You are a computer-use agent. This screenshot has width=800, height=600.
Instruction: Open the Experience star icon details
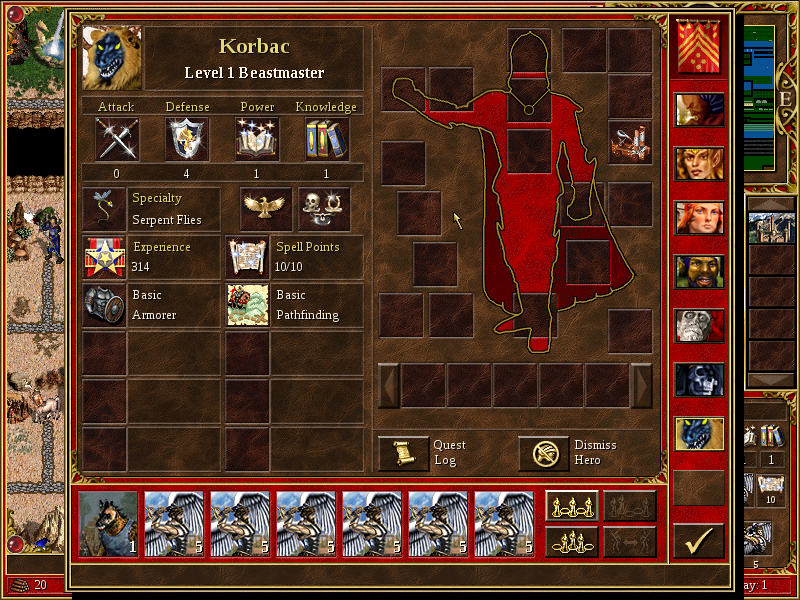click(x=104, y=257)
